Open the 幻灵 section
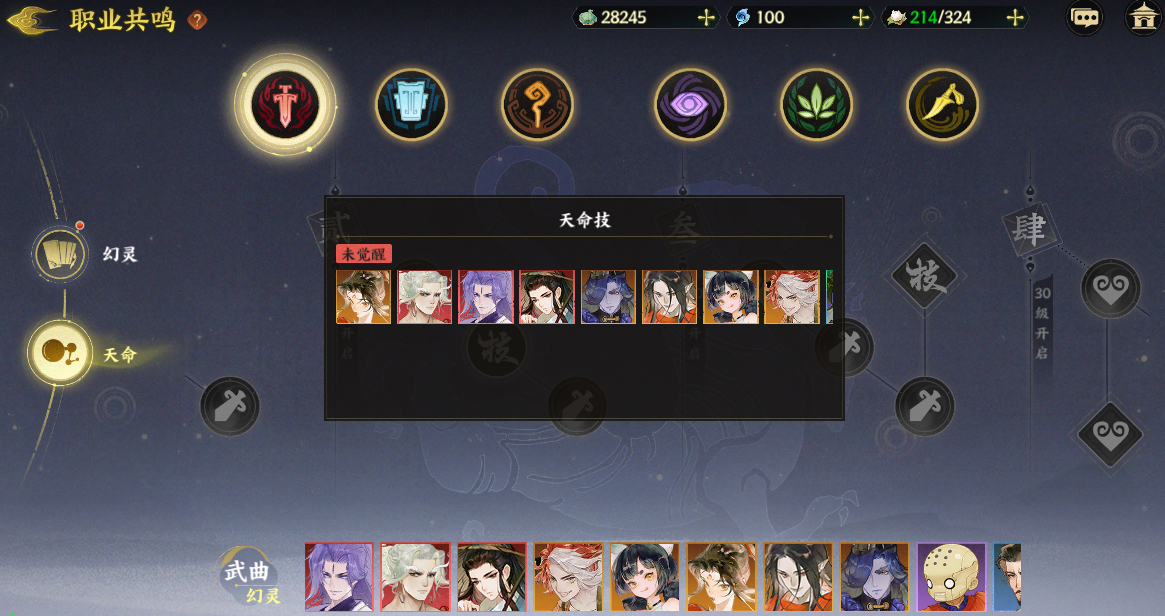The image size is (1165, 616). 63,255
